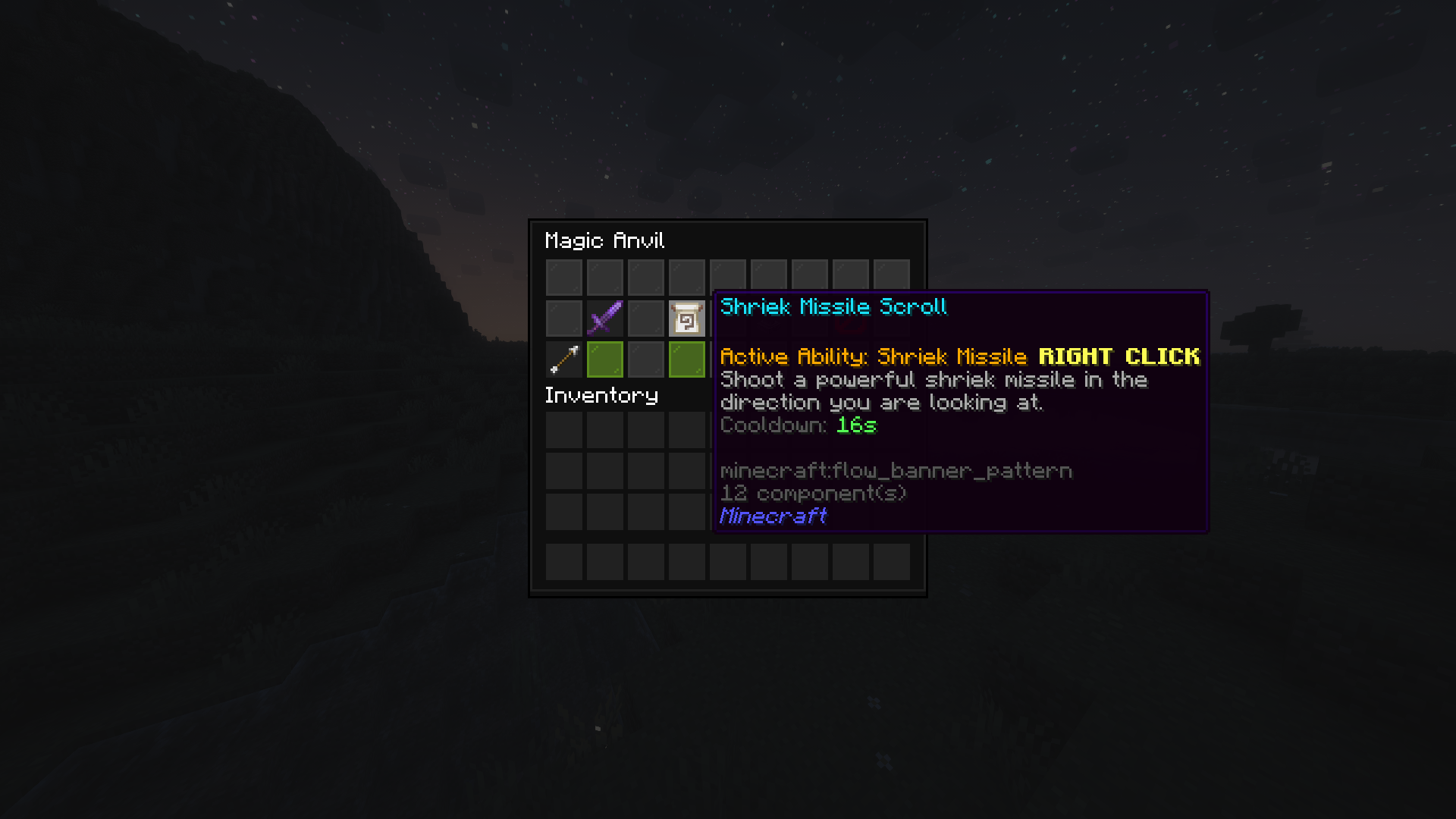Click the yellow RIGHT CLICK keybind text
1456x819 pixels.
1119,356
